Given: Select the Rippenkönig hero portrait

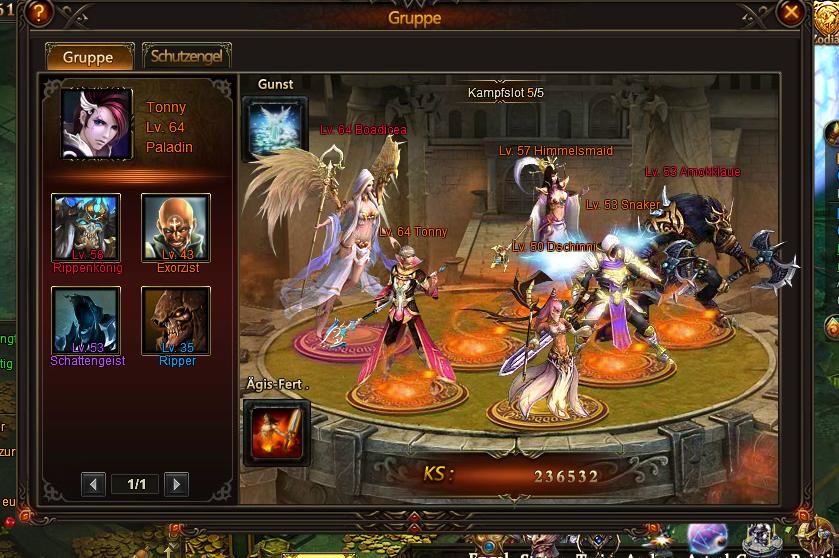Looking at the screenshot, I should [86, 227].
